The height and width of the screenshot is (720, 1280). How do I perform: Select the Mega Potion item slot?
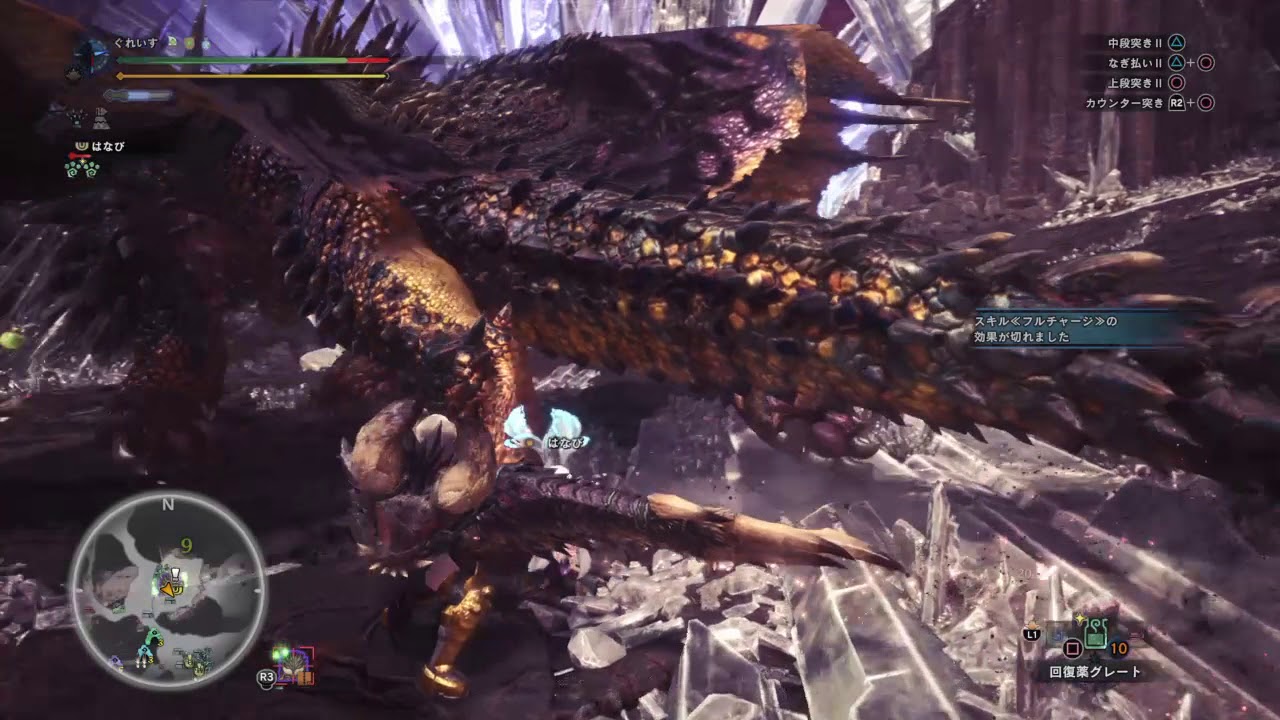click(1094, 634)
